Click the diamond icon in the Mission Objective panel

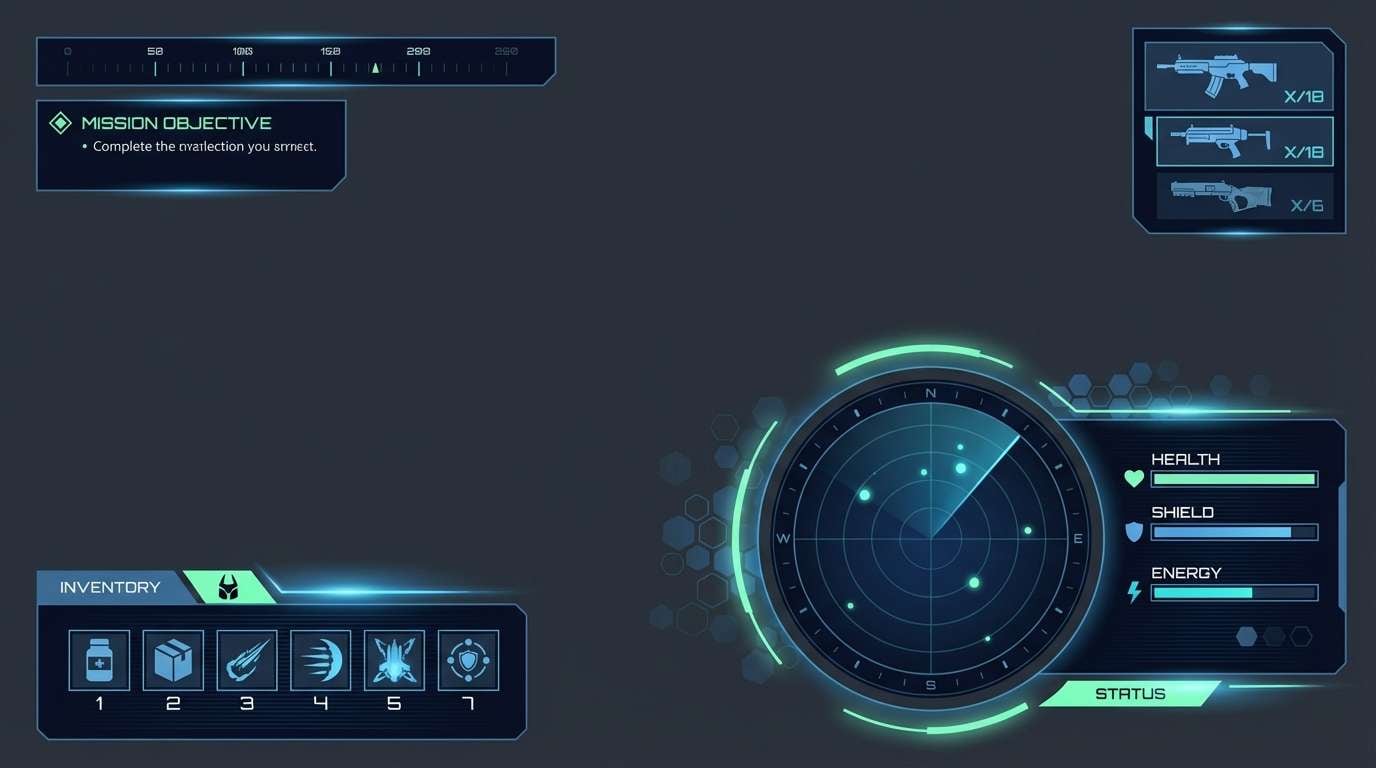(x=60, y=122)
